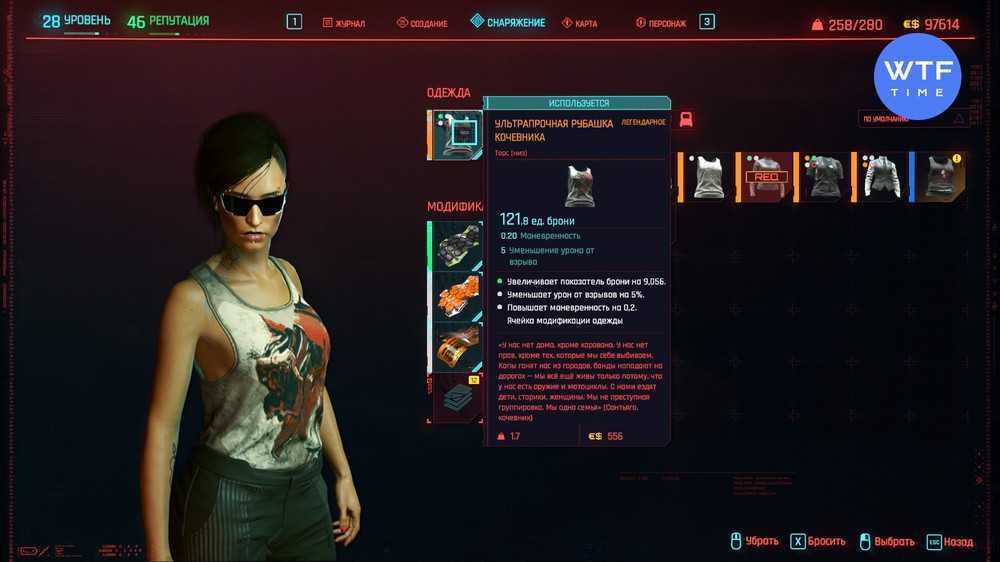Open the Карта (Map) tab

(579, 23)
